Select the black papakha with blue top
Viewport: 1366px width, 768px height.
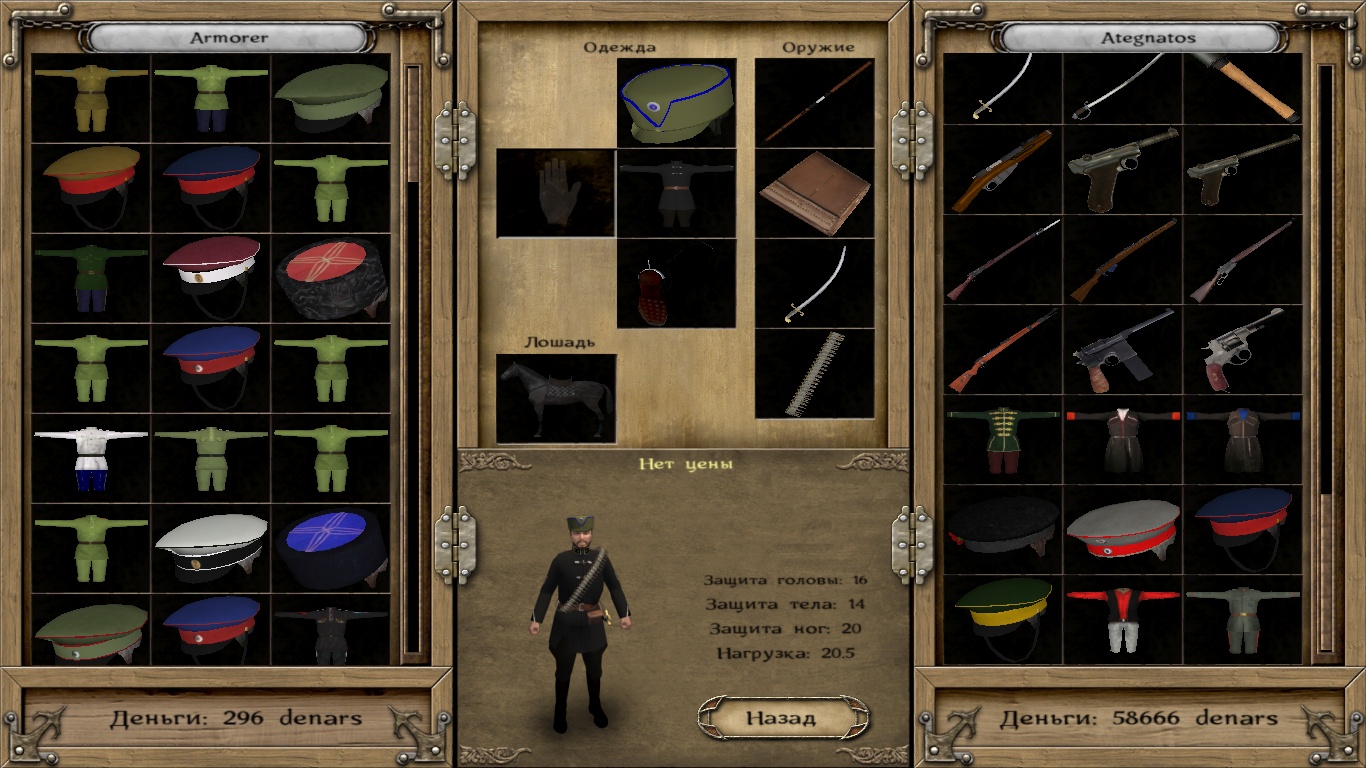coord(331,547)
